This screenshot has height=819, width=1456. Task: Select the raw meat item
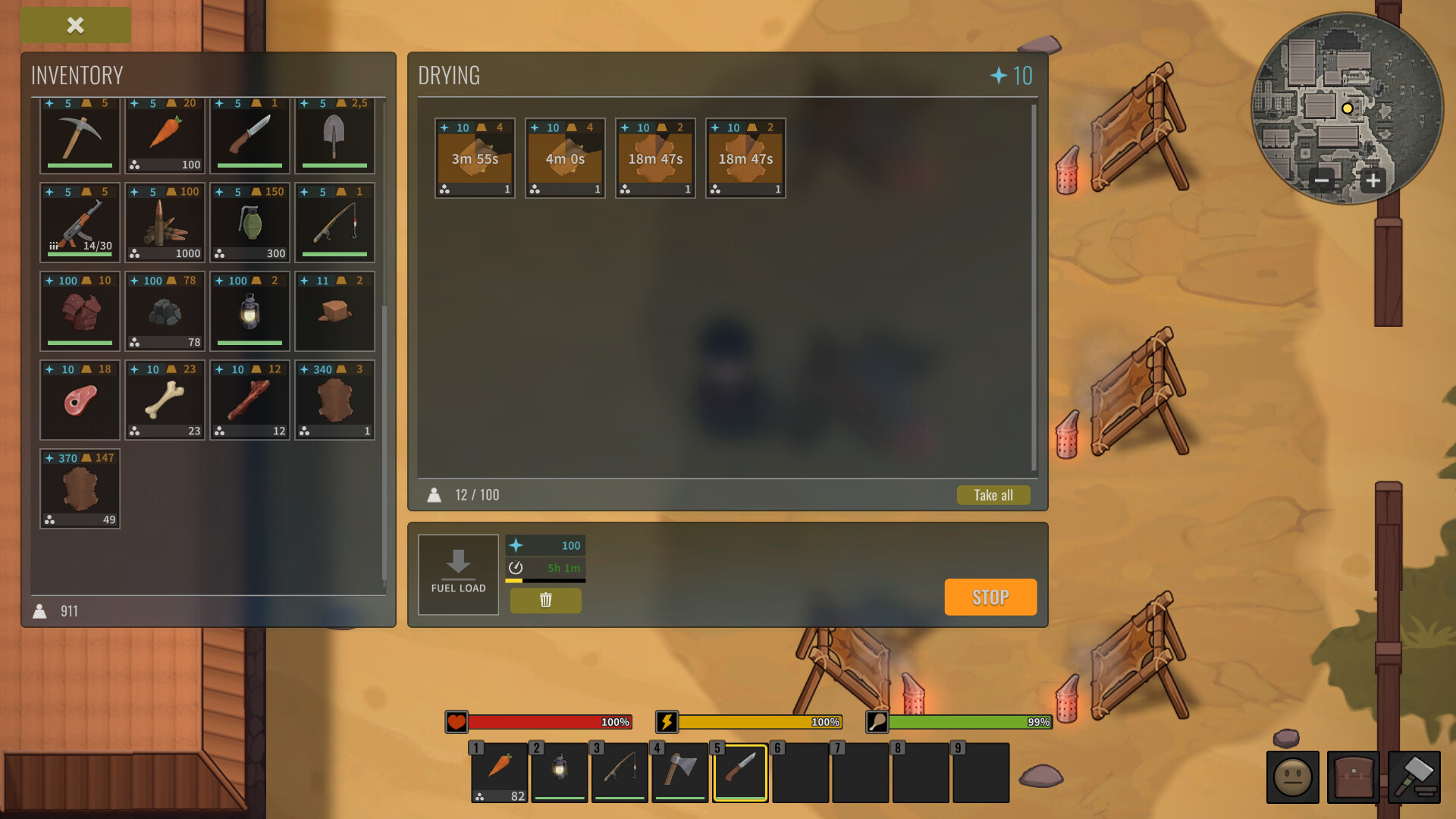pyautogui.click(x=79, y=400)
